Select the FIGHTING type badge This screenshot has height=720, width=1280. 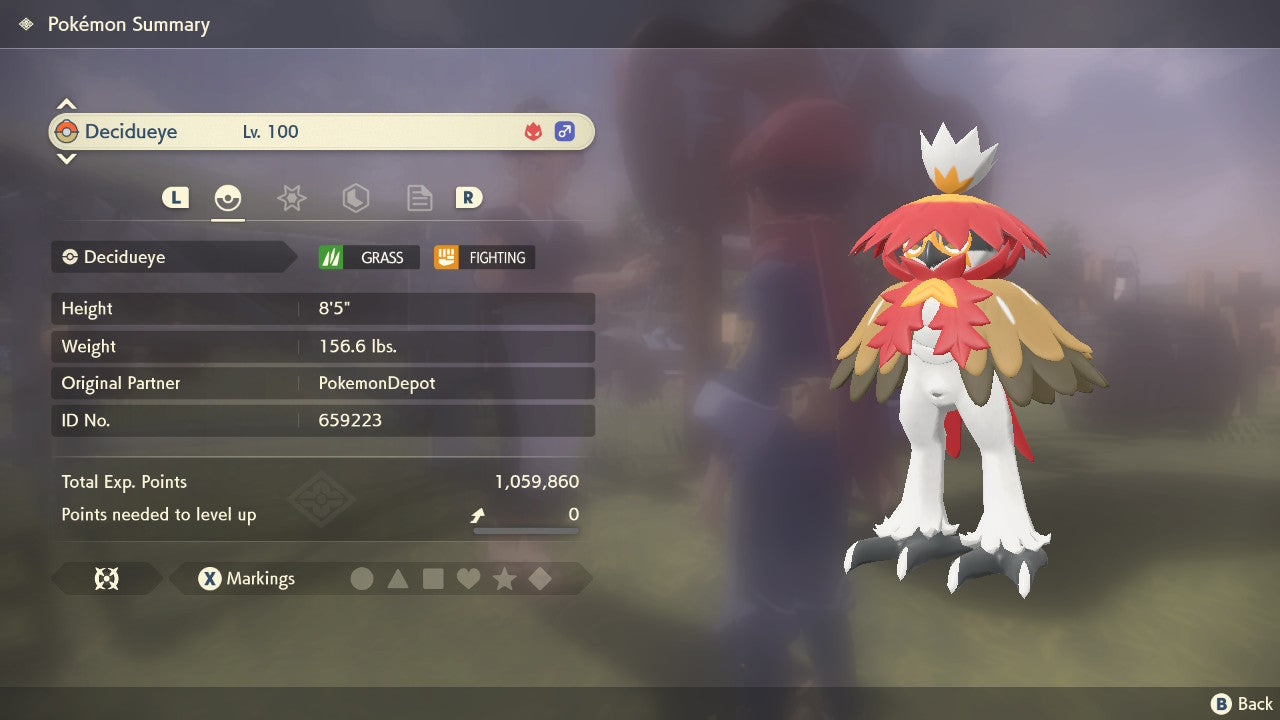click(484, 257)
